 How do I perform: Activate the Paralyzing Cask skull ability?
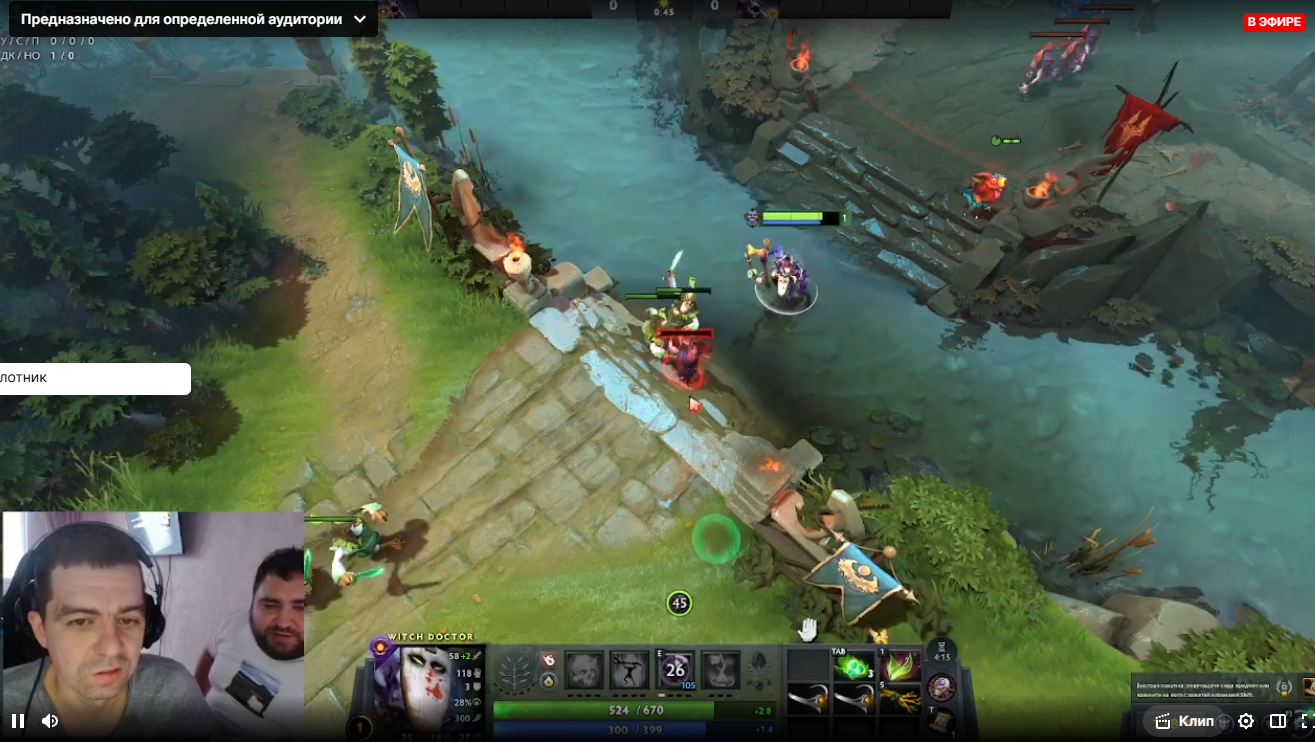pos(584,670)
